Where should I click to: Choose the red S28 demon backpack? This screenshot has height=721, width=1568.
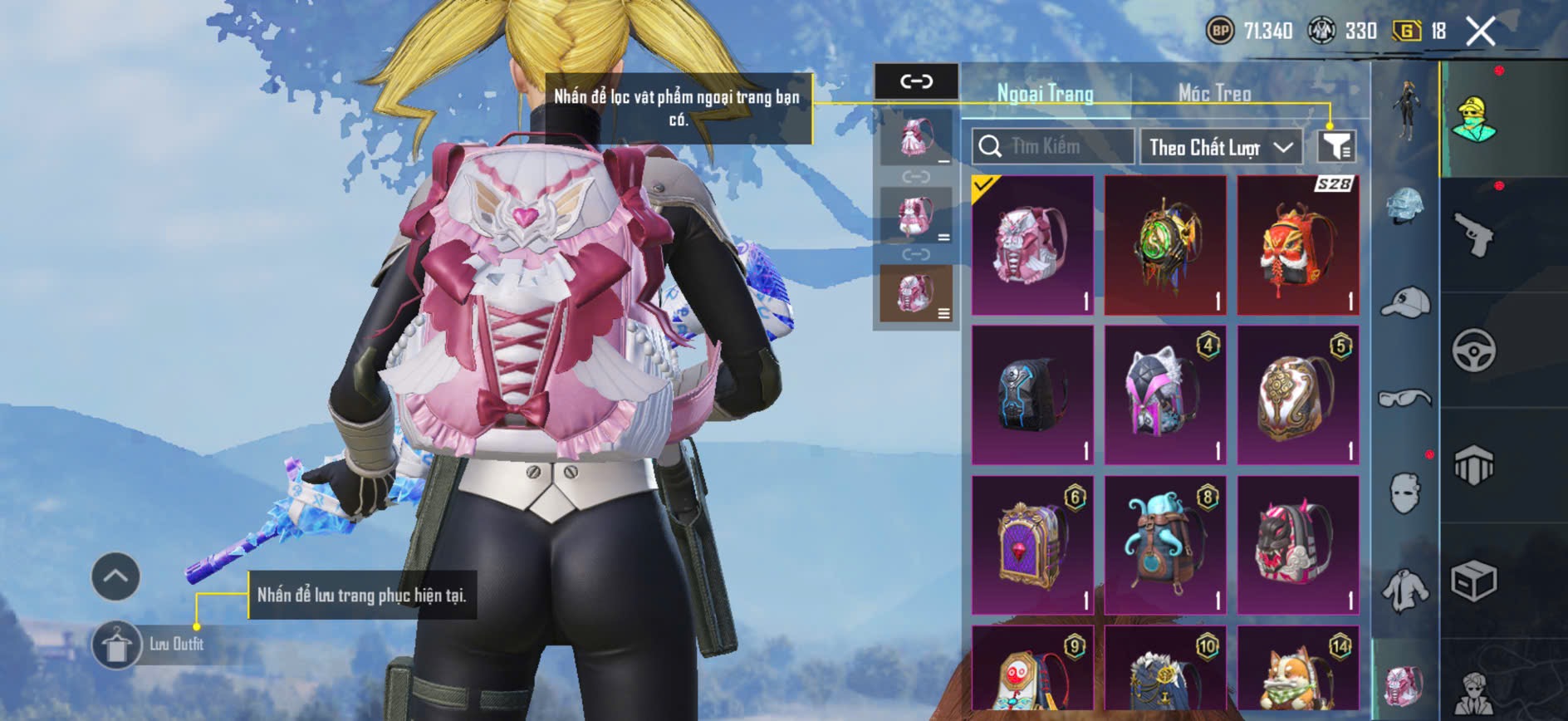[1298, 245]
